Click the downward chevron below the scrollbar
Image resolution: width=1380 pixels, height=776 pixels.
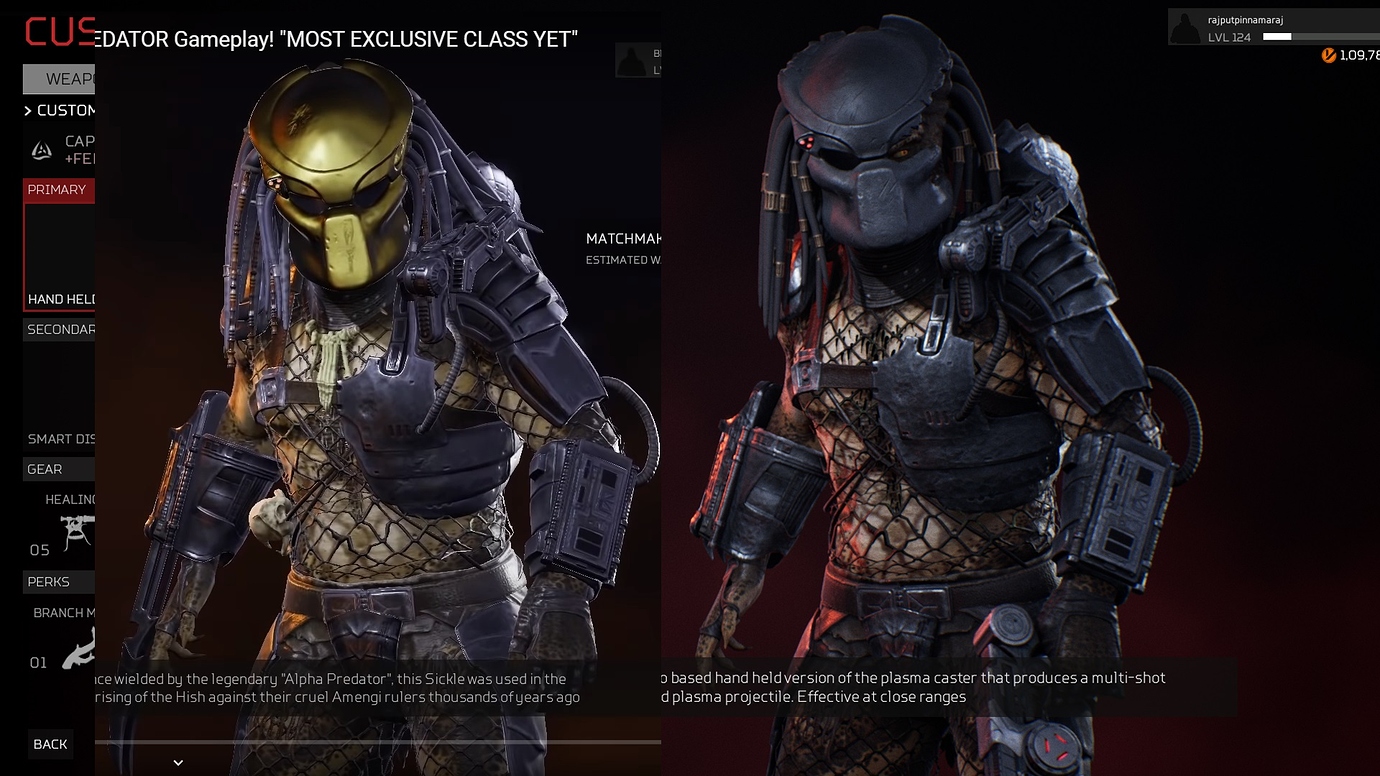pos(178,762)
